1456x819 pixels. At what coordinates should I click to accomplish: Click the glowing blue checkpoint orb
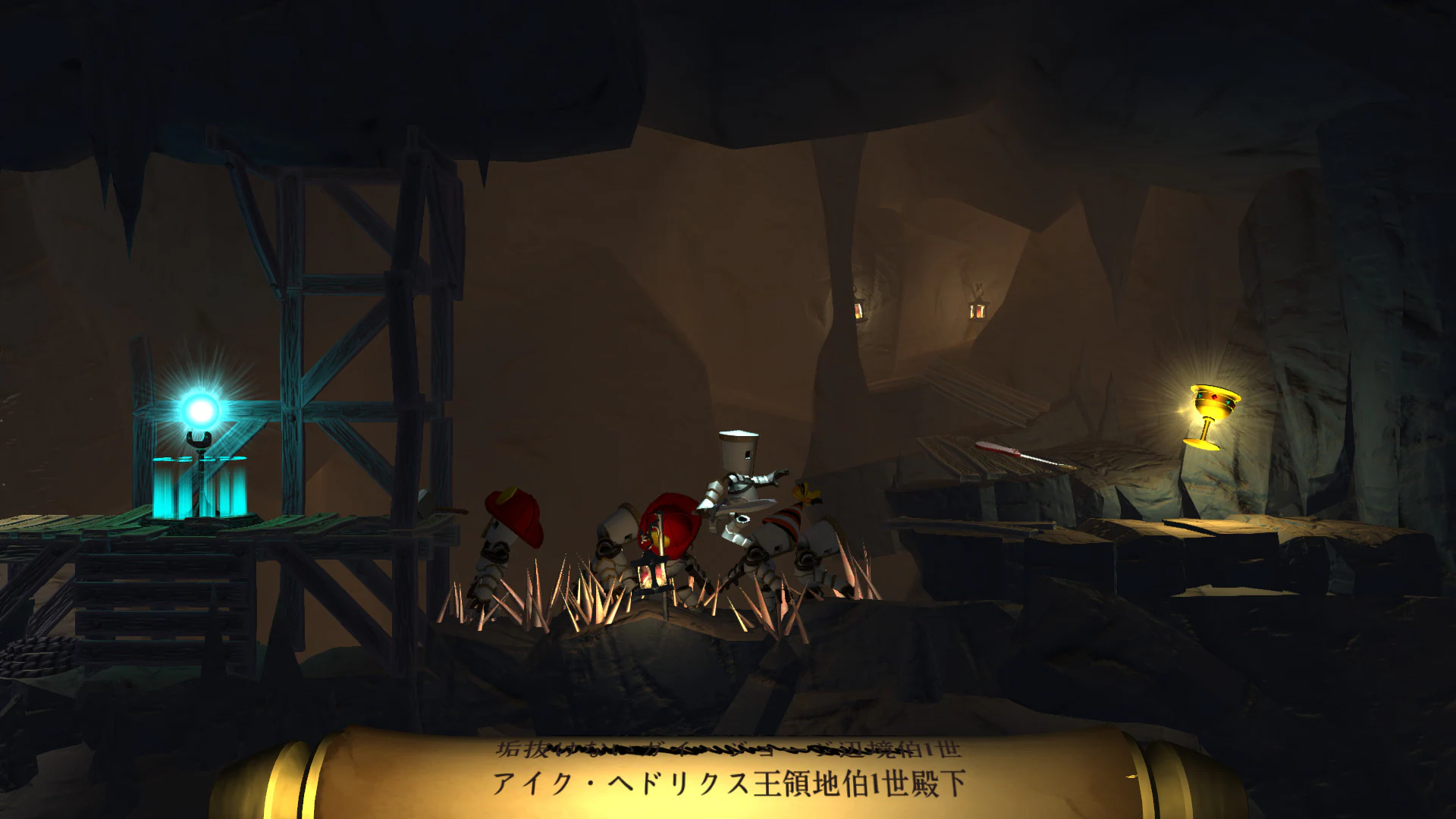(x=199, y=409)
